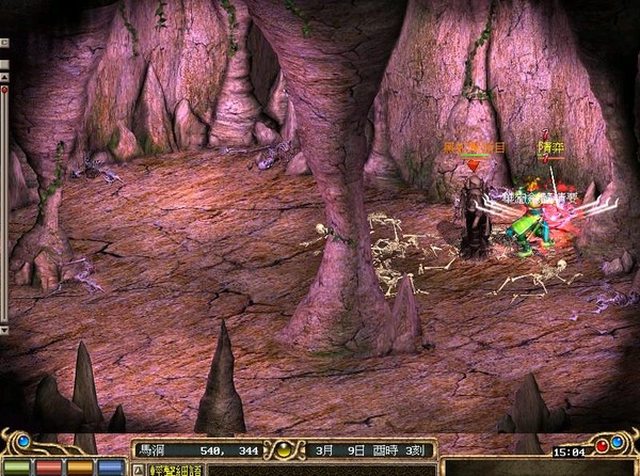Choose the blue rectangular button on the bottom bar
Screen dimensions: 640x476
[x=110, y=467]
